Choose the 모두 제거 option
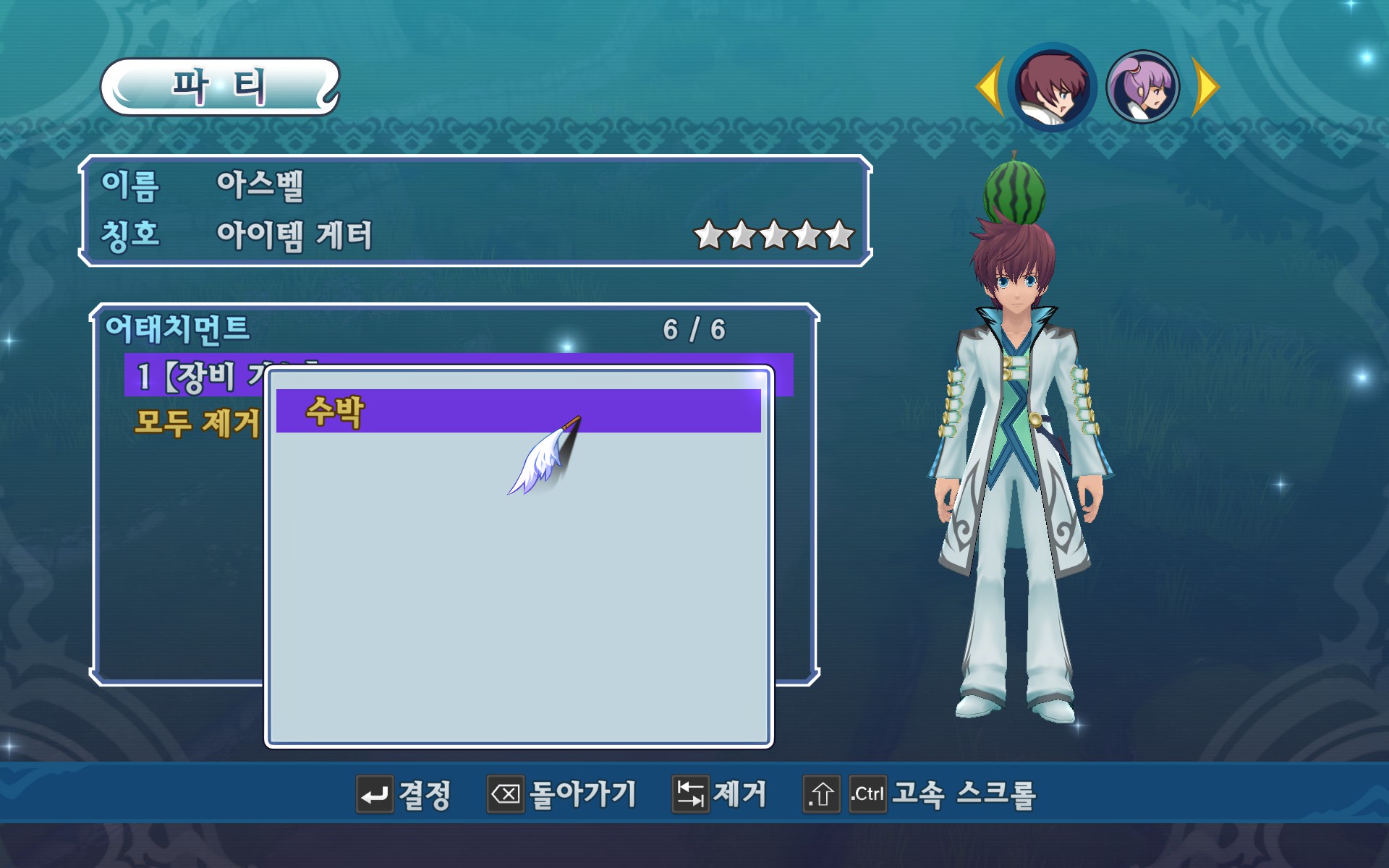The width and height of the screenshot is (1389, 868). point(197,423)
